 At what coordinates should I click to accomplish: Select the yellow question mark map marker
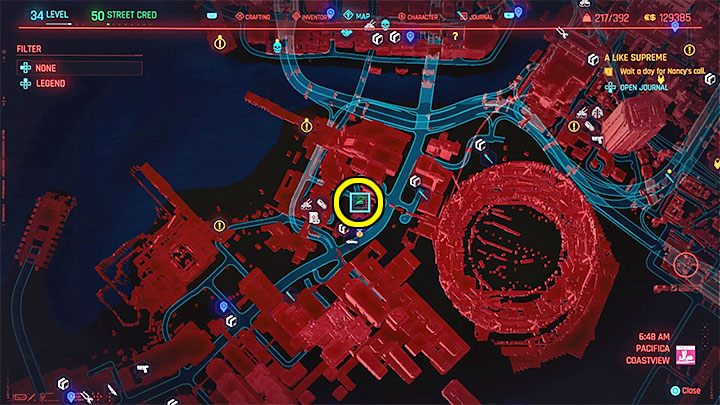pos(455,36)
